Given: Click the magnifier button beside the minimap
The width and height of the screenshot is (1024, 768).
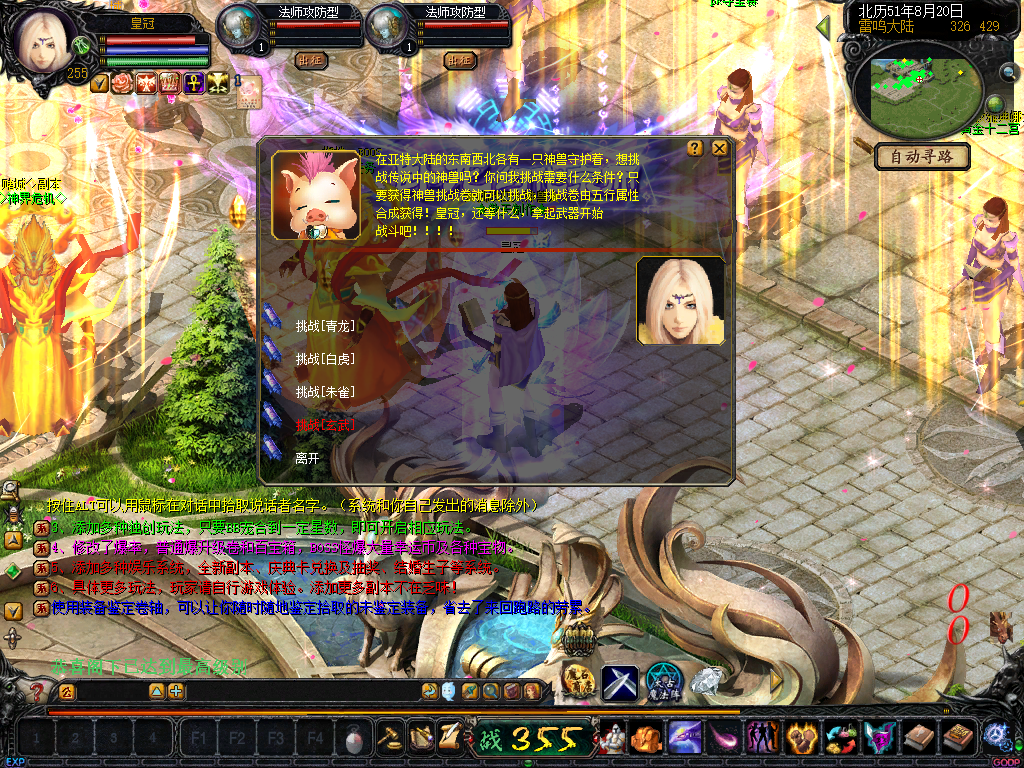Looking at the screenshot, I should pyautogui.click(x=1008, y=71).
